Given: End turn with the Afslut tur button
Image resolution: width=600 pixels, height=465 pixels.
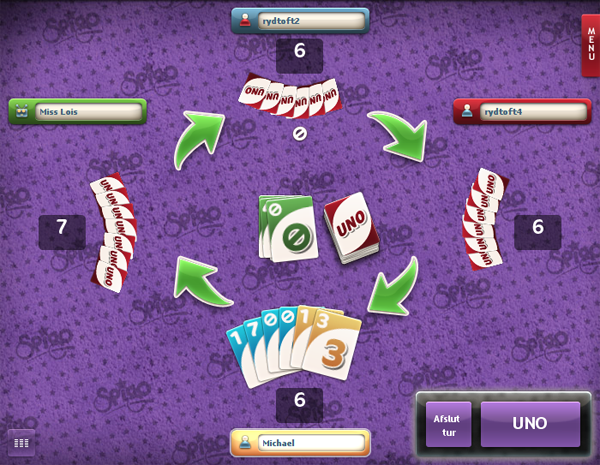Looking at the screenshot, I should pos(448,424).
